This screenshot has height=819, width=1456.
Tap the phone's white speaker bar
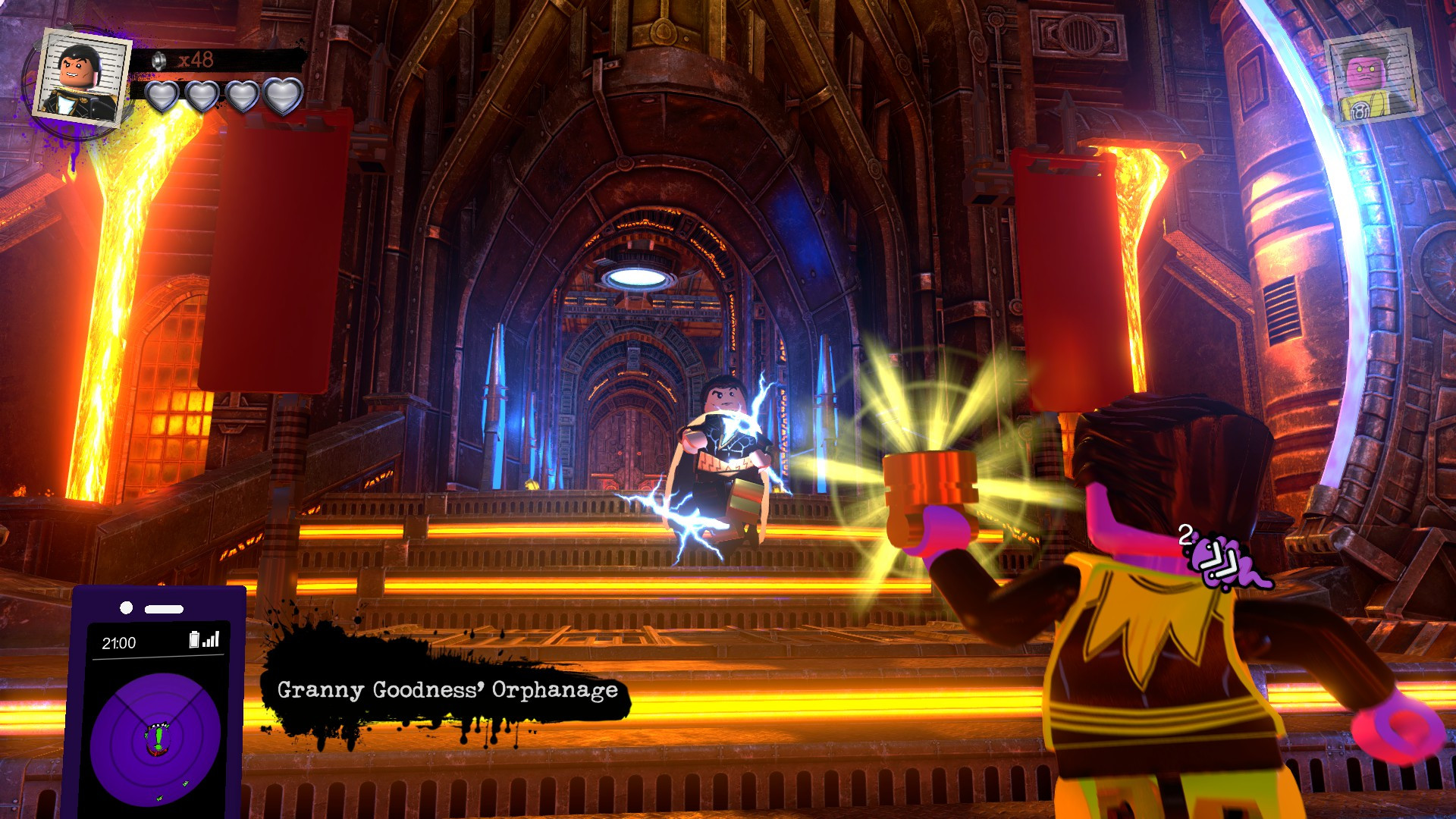(163, 608)
